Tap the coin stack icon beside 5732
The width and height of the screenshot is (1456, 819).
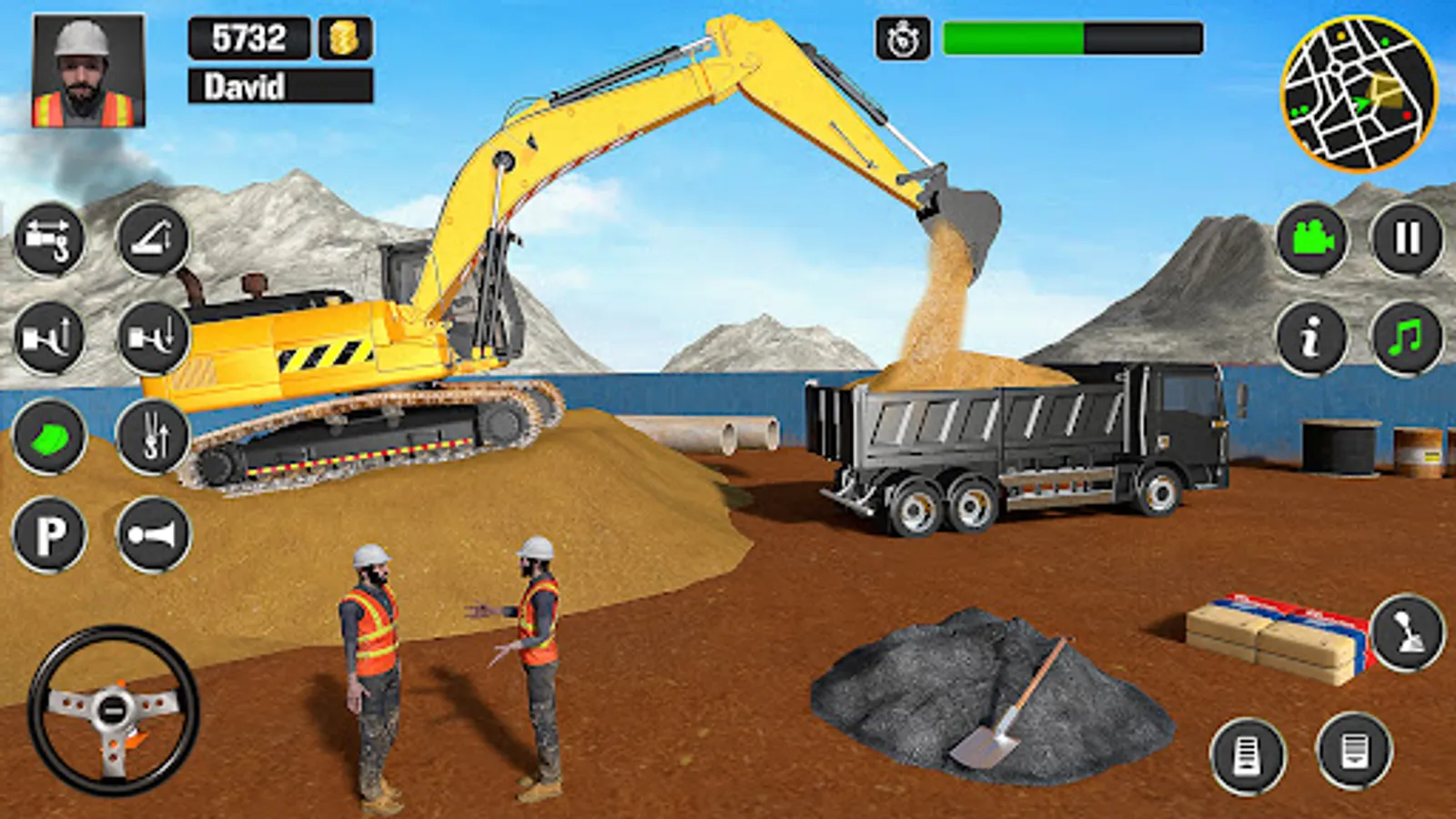pyautogui.click(x=343, y=38)
